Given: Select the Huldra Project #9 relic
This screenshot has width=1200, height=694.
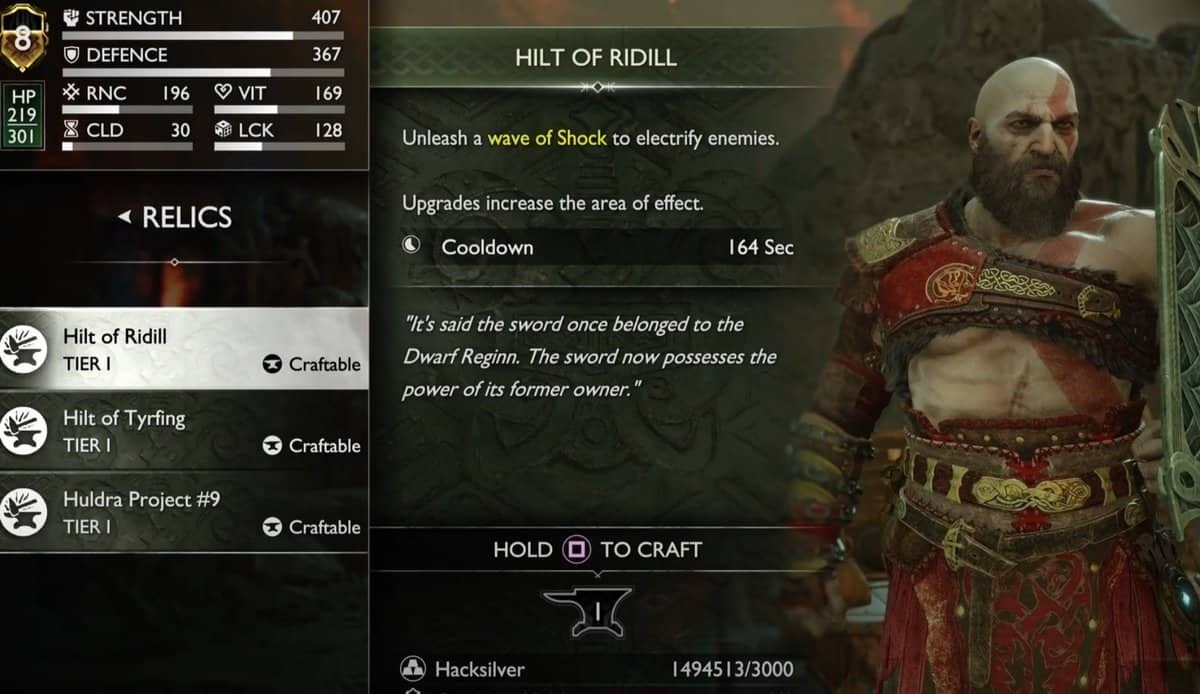Looking at the screenshot, I should [184, 512].
